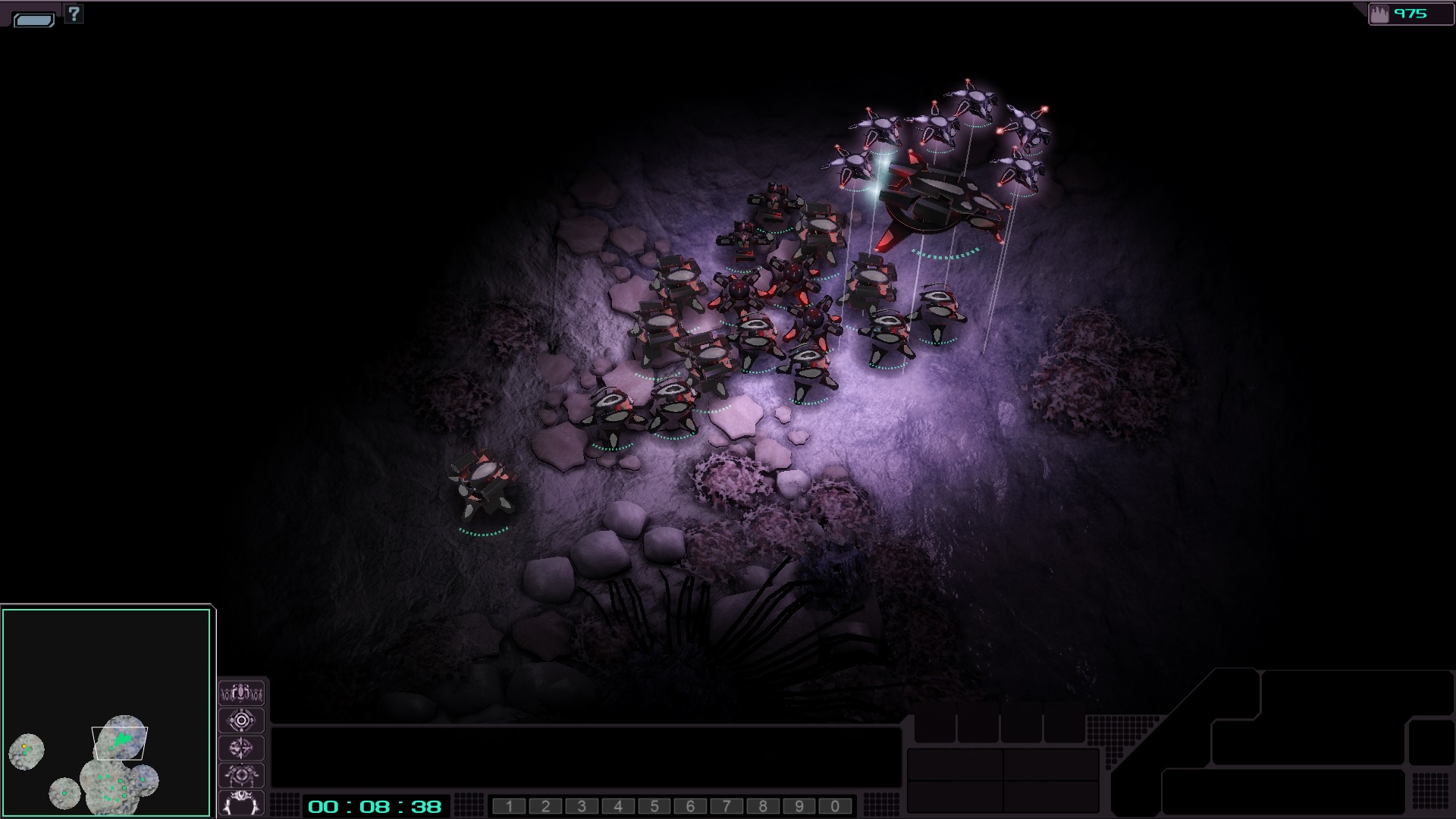Image resolution: width=1456 pixels, height=819 pixels.
Task: Open the question mark help button
Action: (74, 14)
